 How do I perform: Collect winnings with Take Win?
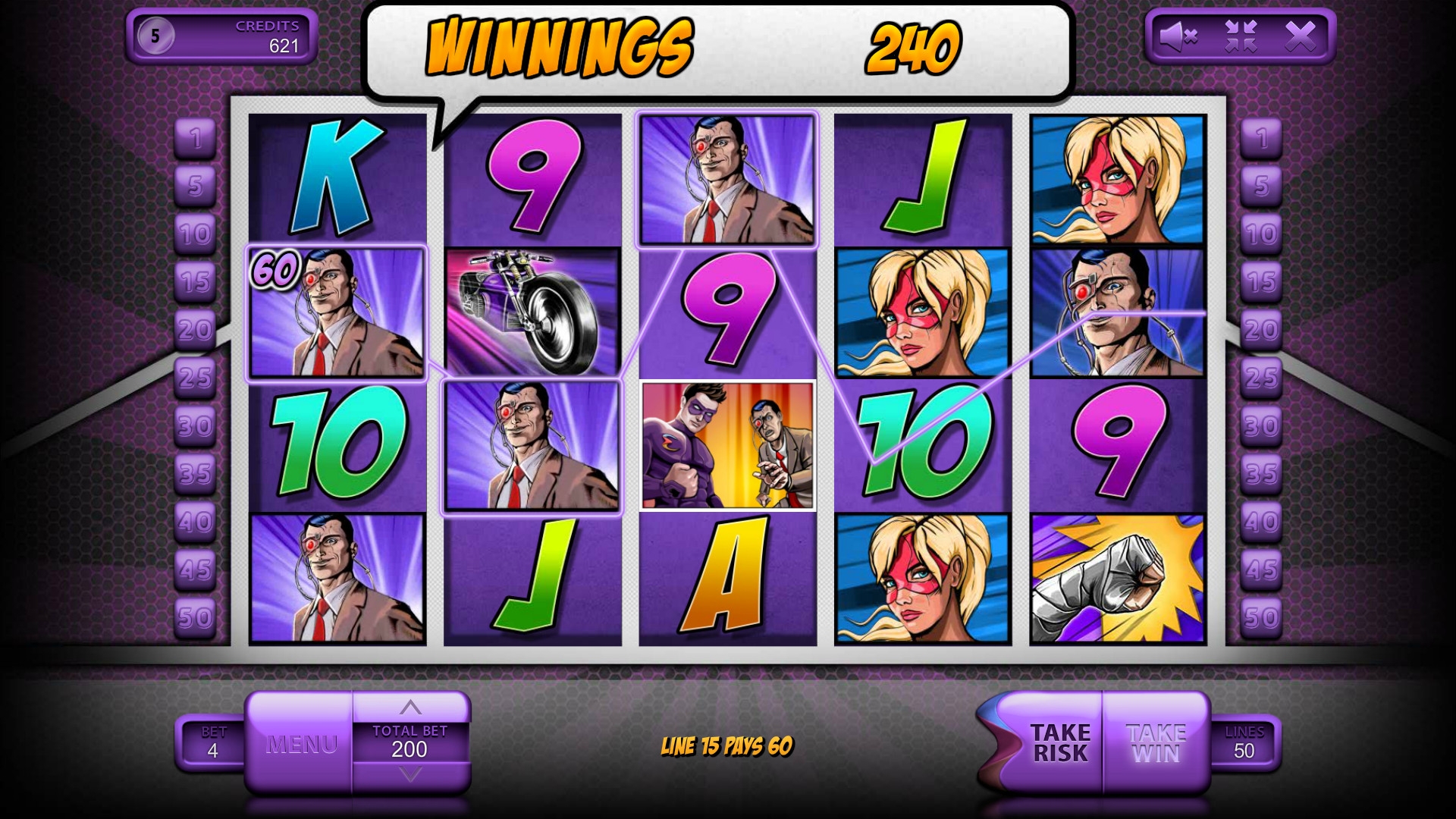tap(1156, 743)
